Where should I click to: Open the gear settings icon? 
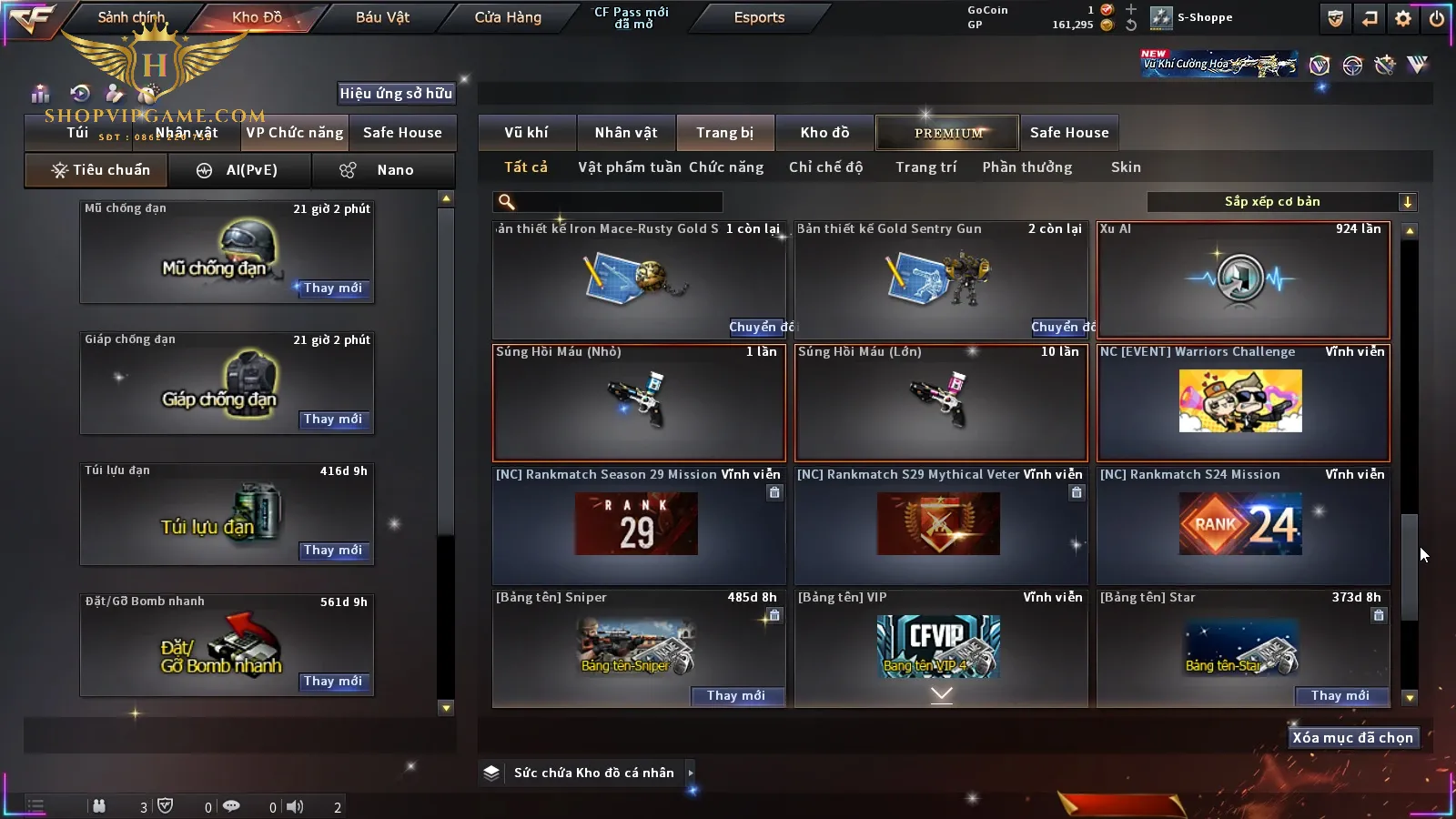[x=1403, y=18]
